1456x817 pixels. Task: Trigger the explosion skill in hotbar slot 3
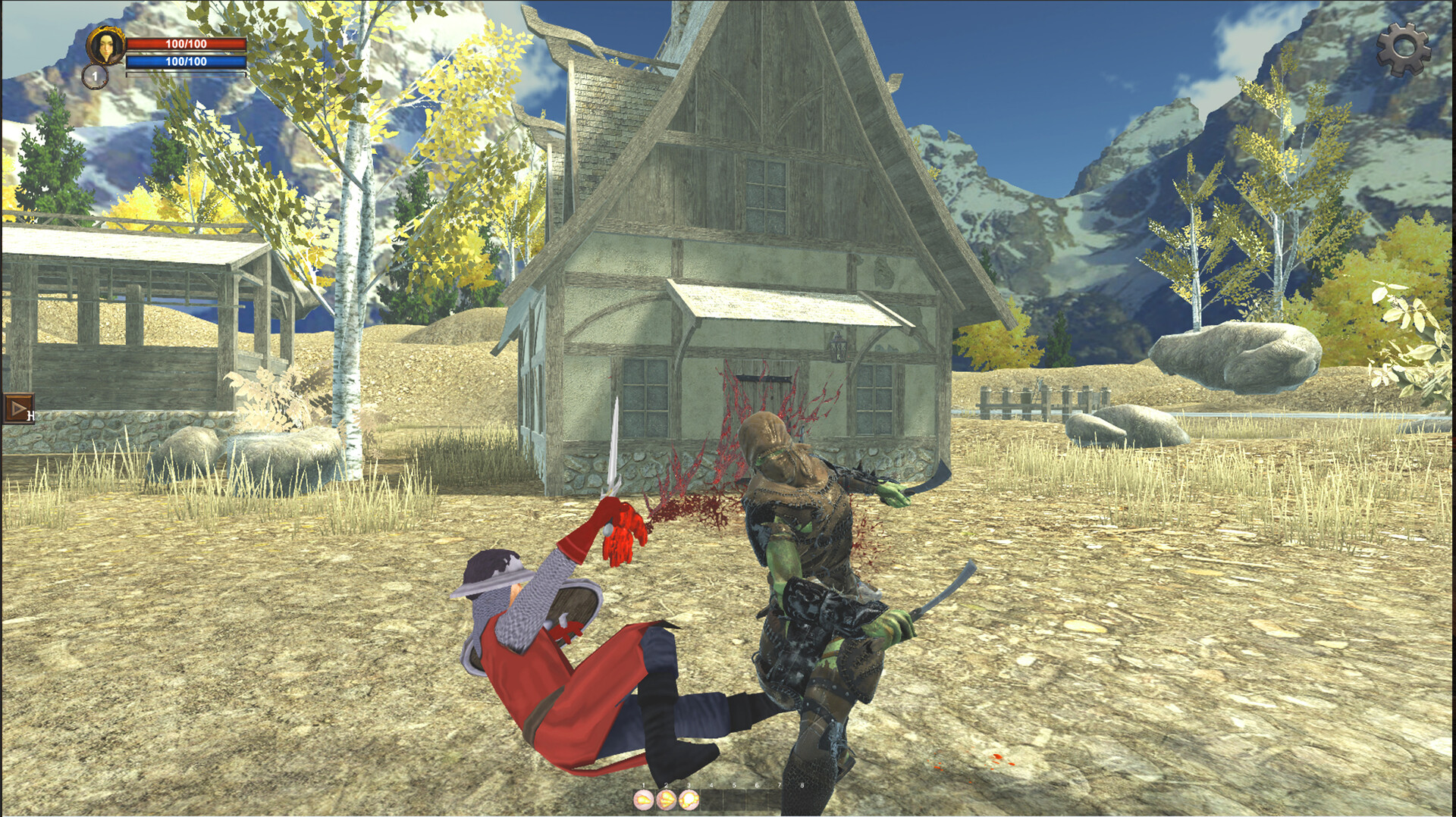689,800
